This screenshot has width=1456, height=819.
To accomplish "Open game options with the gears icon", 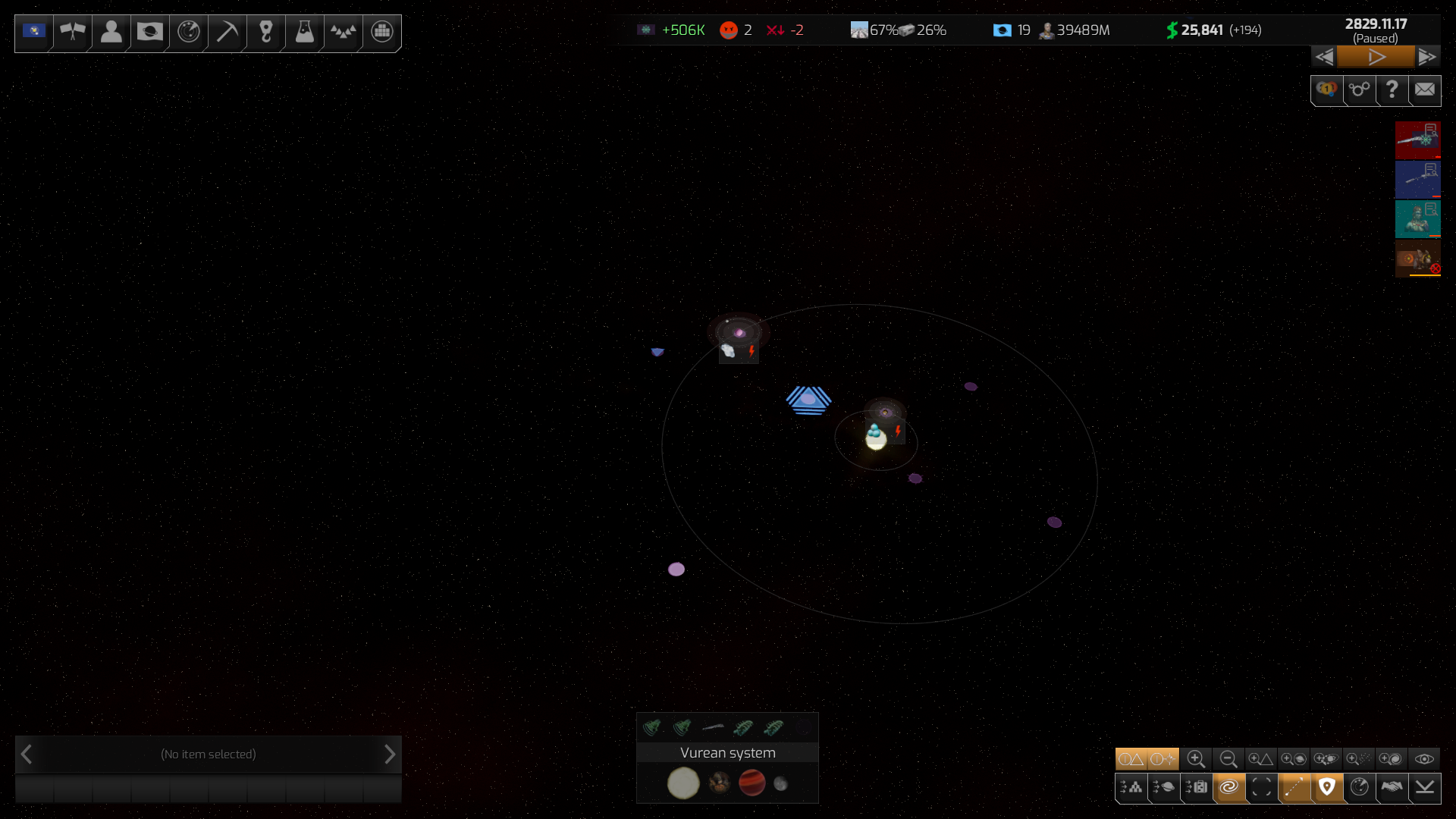I will 1359,89.
